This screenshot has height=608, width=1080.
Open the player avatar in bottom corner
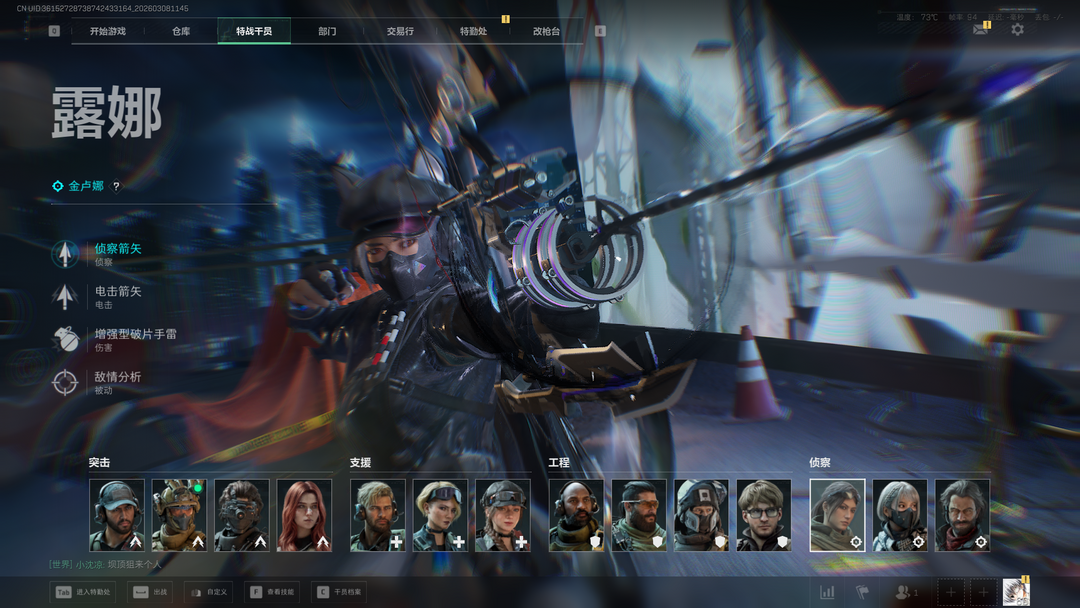pos(1016,592)
